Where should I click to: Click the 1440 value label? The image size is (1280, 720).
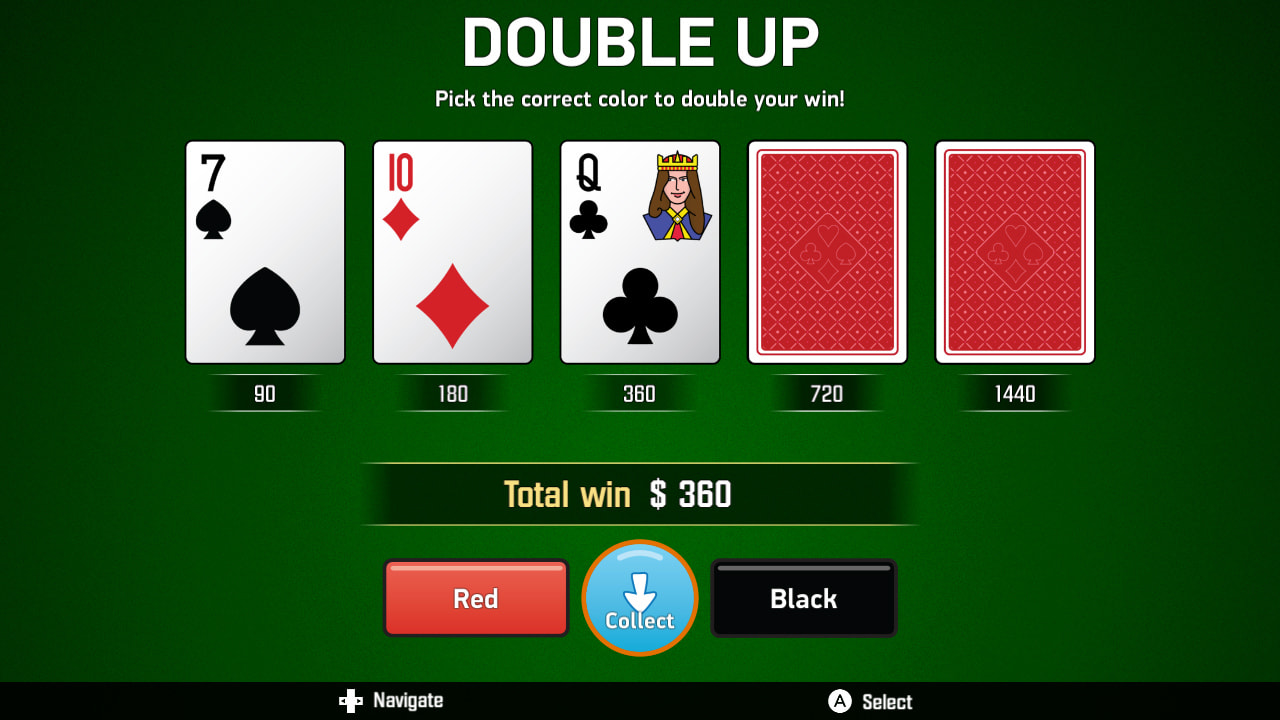coord(1014,393)
